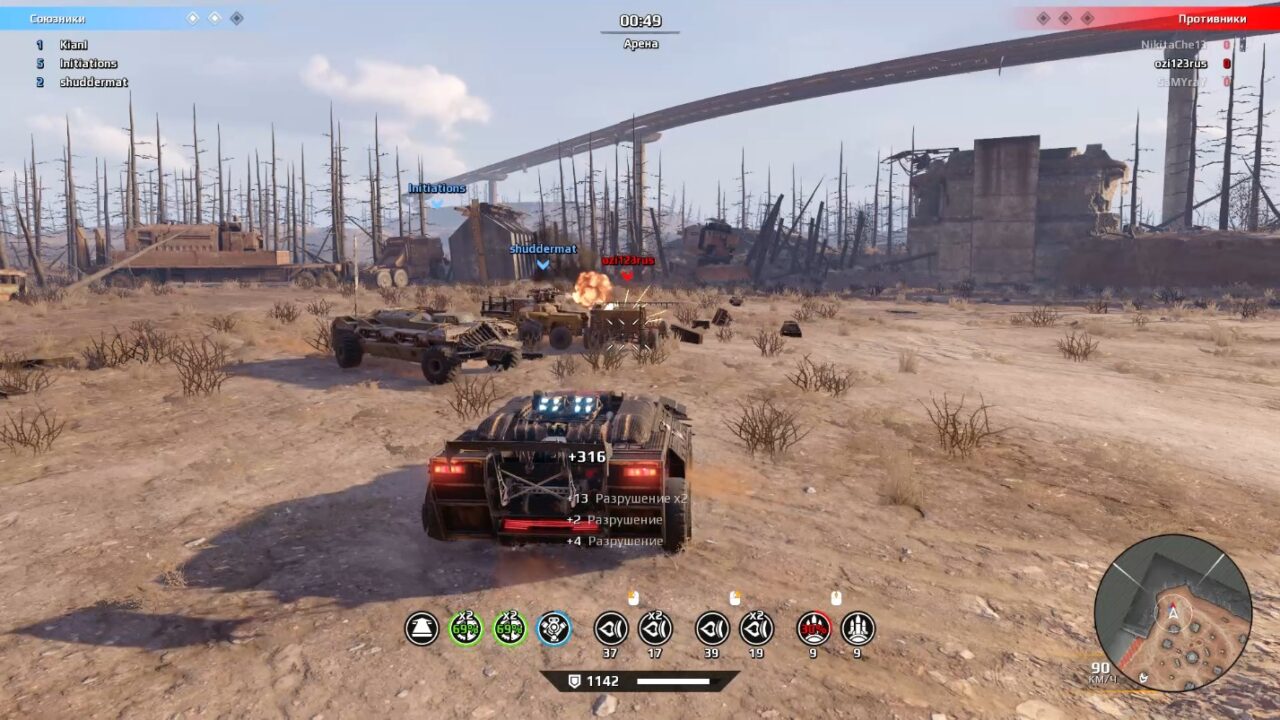Select enemy ozi123rus in the opponents list
1280x720 pixels.
1180,64
